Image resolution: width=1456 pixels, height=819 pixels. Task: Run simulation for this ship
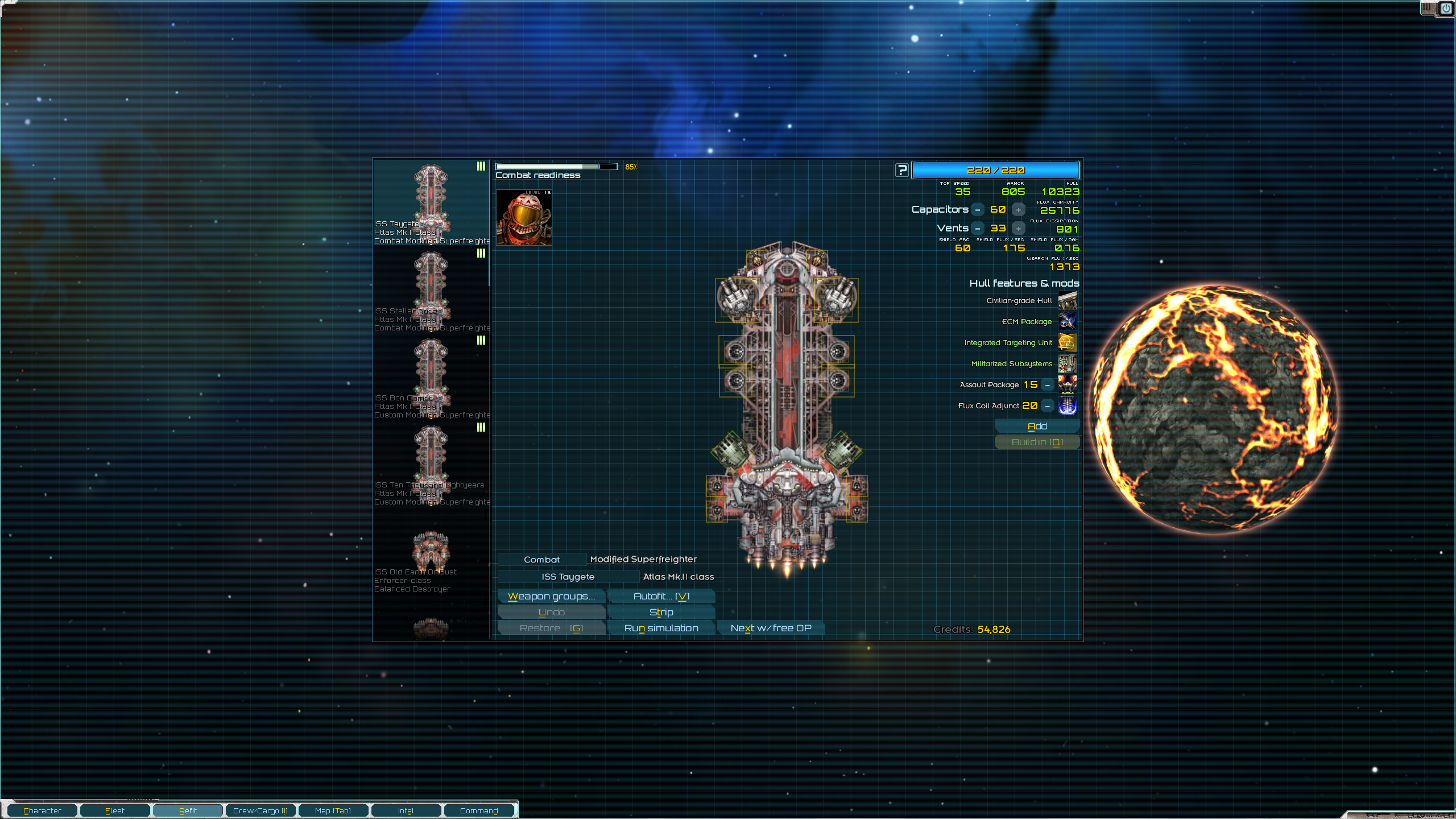pyautogui.click(x=661, y=628)
